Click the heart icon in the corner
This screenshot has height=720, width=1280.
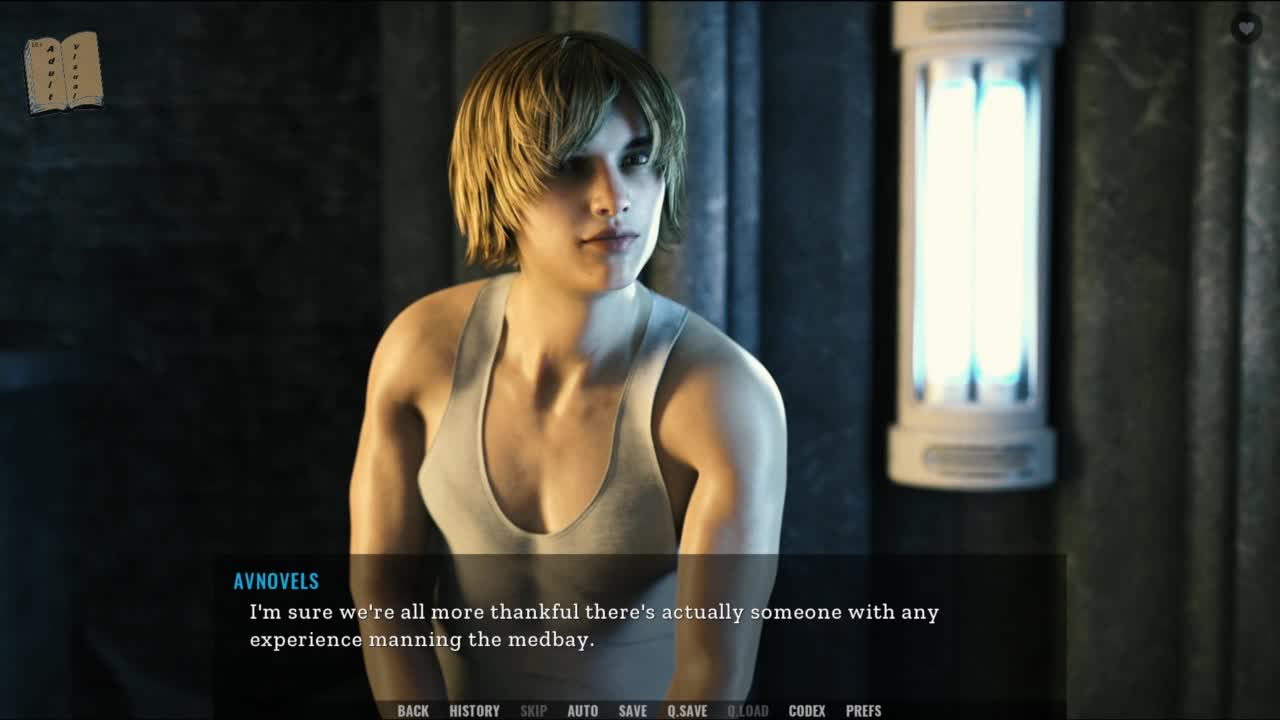click(x=1245, y=28)
